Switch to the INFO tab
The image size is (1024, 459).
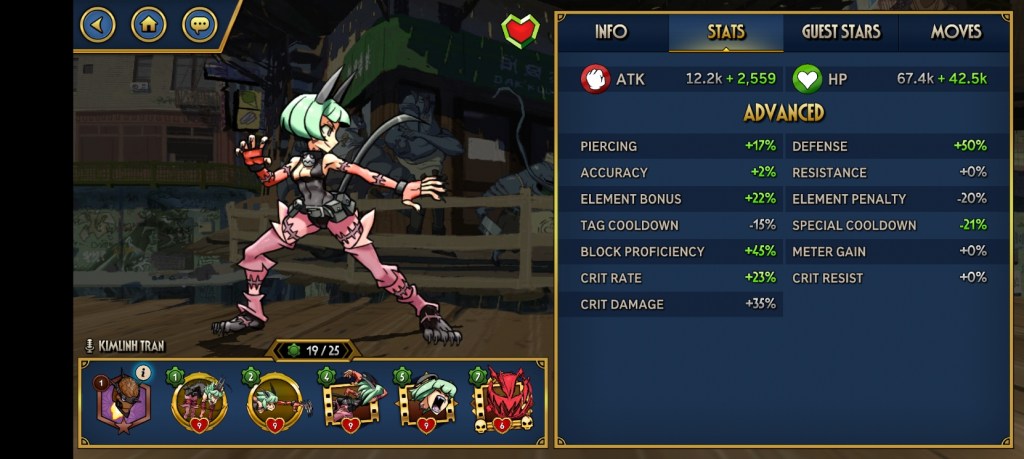[611, 32]
